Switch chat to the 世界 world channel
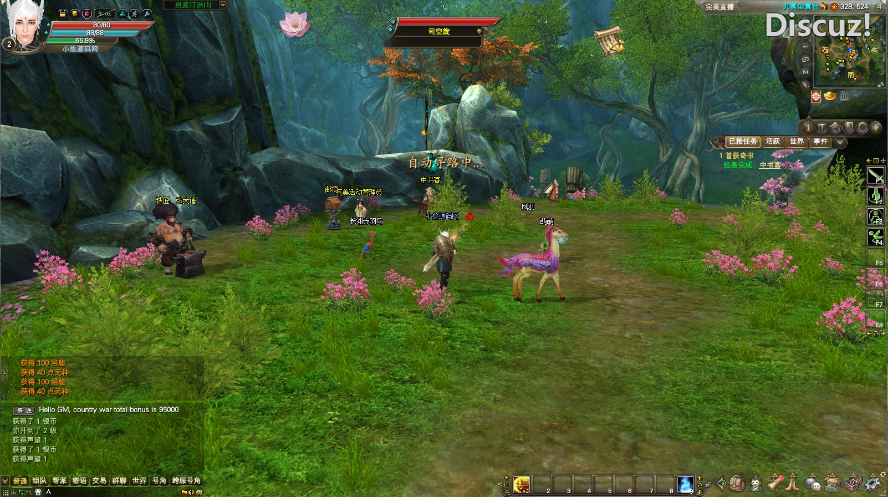 [x=139, y=481]
